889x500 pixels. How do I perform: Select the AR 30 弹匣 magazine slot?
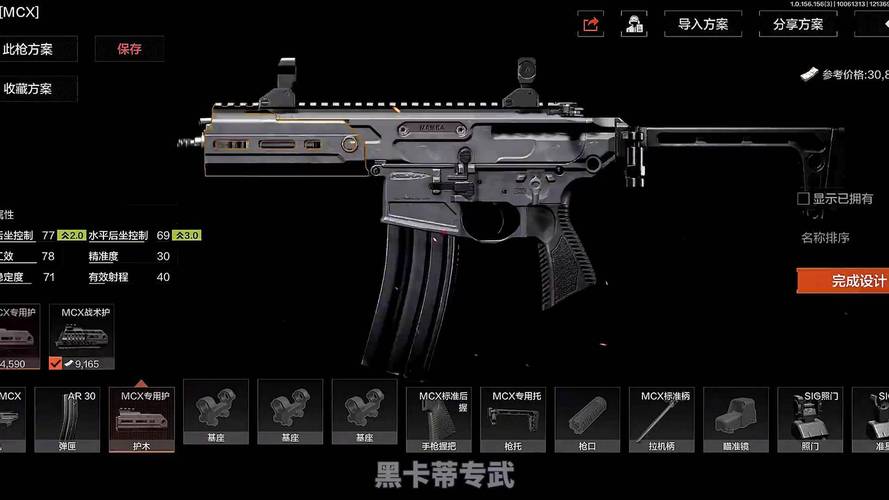pyautogui.click(x=67, y=415)
